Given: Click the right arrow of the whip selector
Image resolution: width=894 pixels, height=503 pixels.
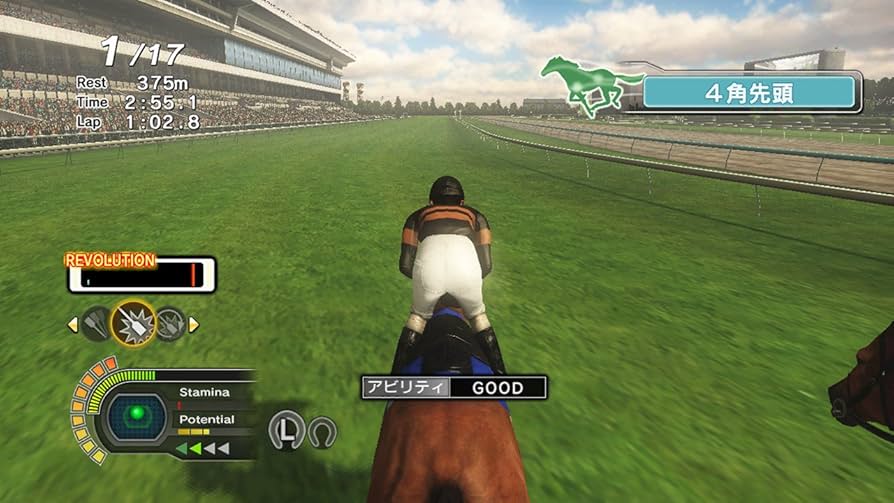Looking at the screenshot, I should click(x=194, y=324).
